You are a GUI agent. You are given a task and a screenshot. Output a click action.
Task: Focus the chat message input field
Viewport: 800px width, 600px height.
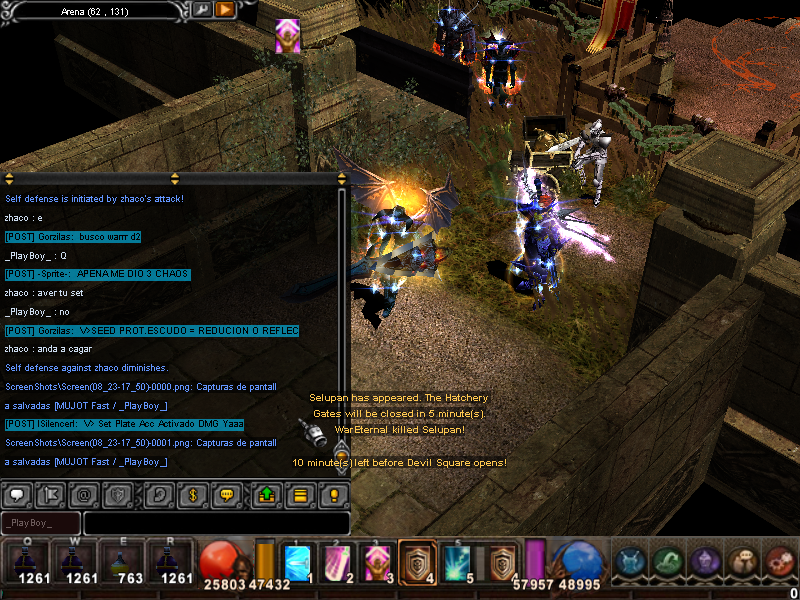[216, 523]
